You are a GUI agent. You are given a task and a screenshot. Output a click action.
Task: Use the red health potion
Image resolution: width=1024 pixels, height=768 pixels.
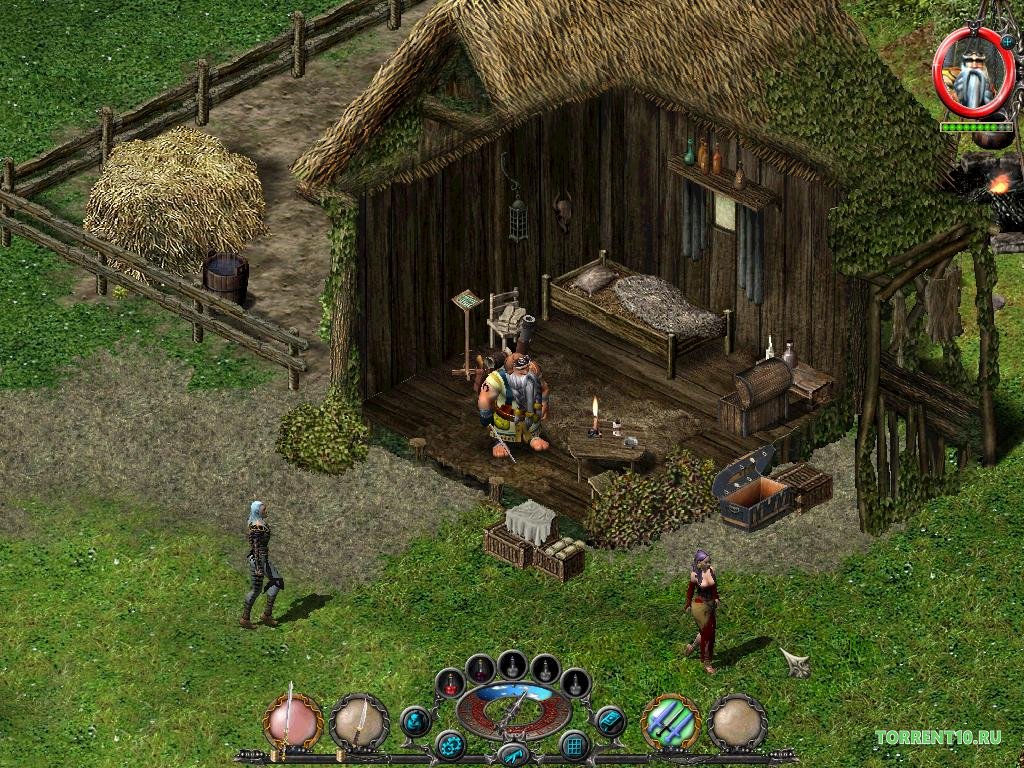tap(451, 684)
